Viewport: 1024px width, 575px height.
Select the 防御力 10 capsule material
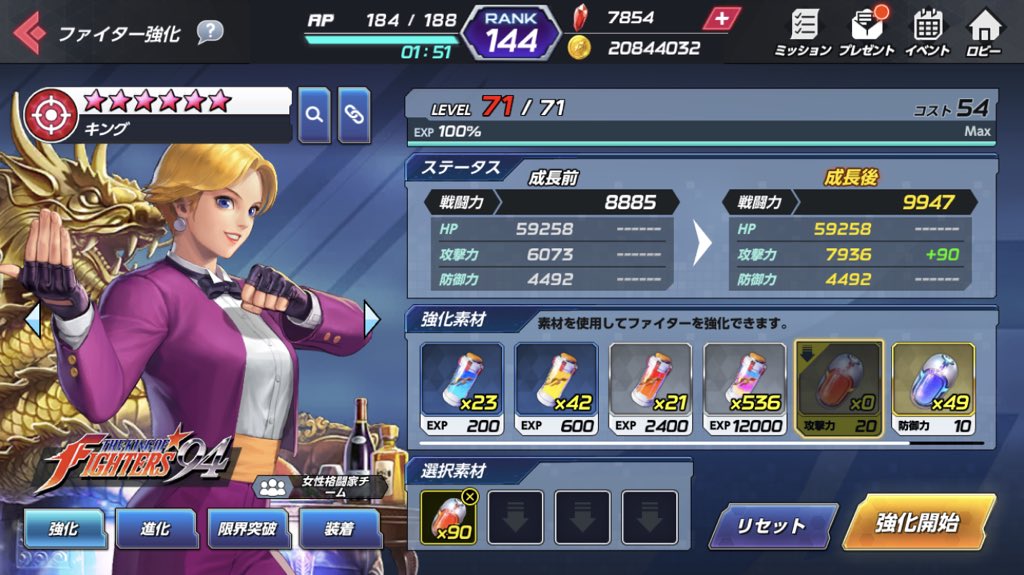pos(933,388)
